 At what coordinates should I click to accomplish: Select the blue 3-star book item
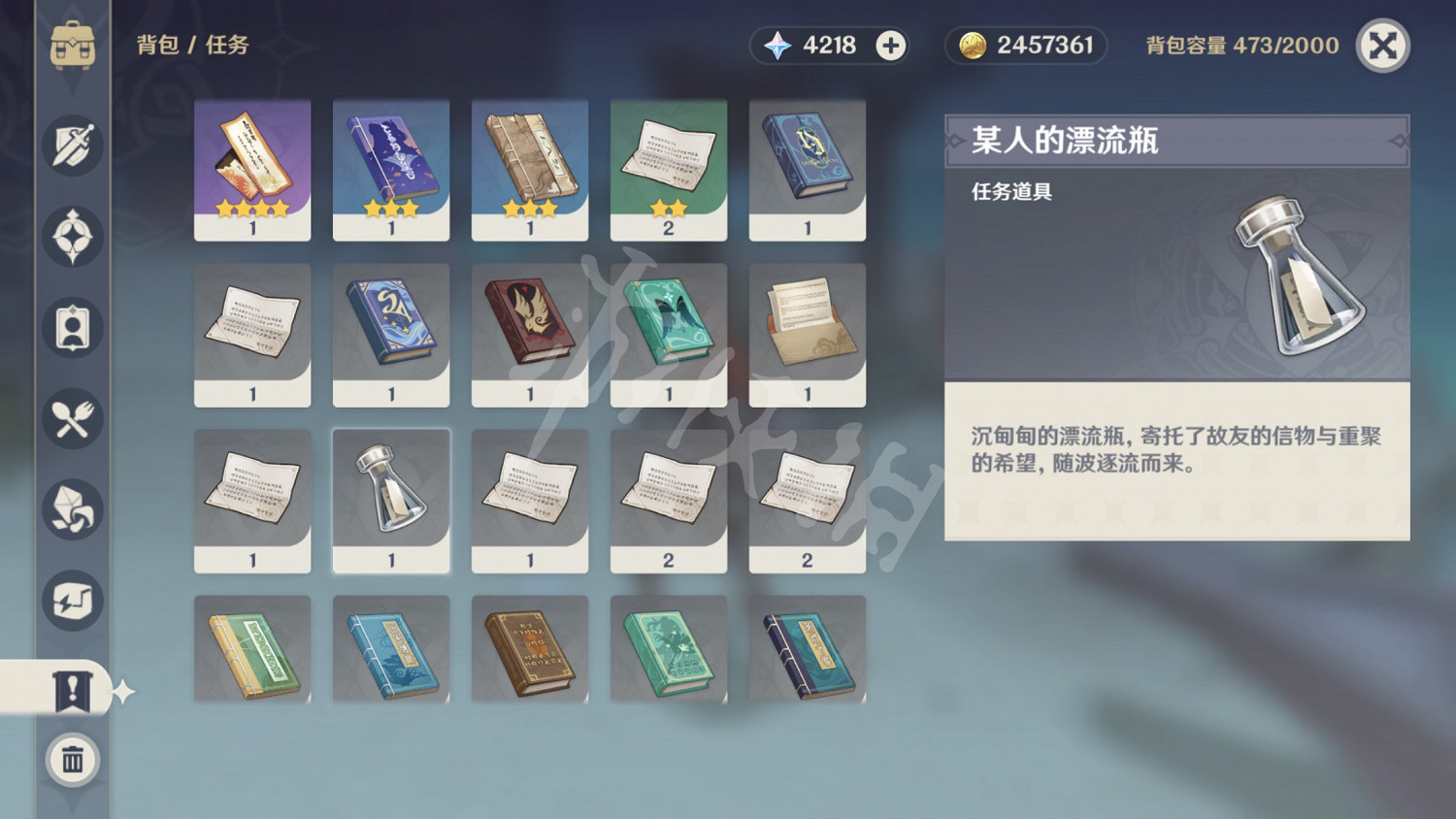coord(390,170)
